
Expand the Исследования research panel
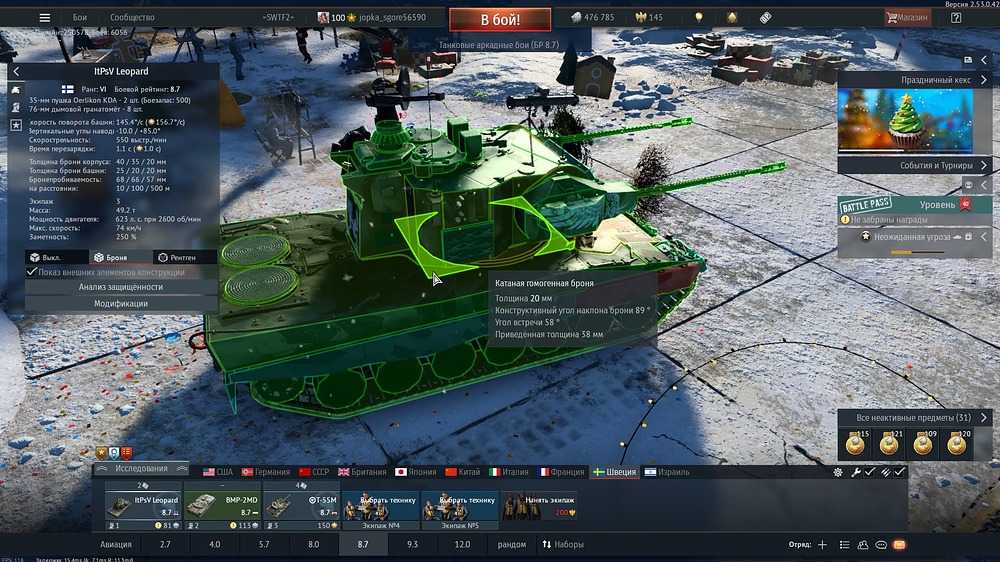coord(141,468)
